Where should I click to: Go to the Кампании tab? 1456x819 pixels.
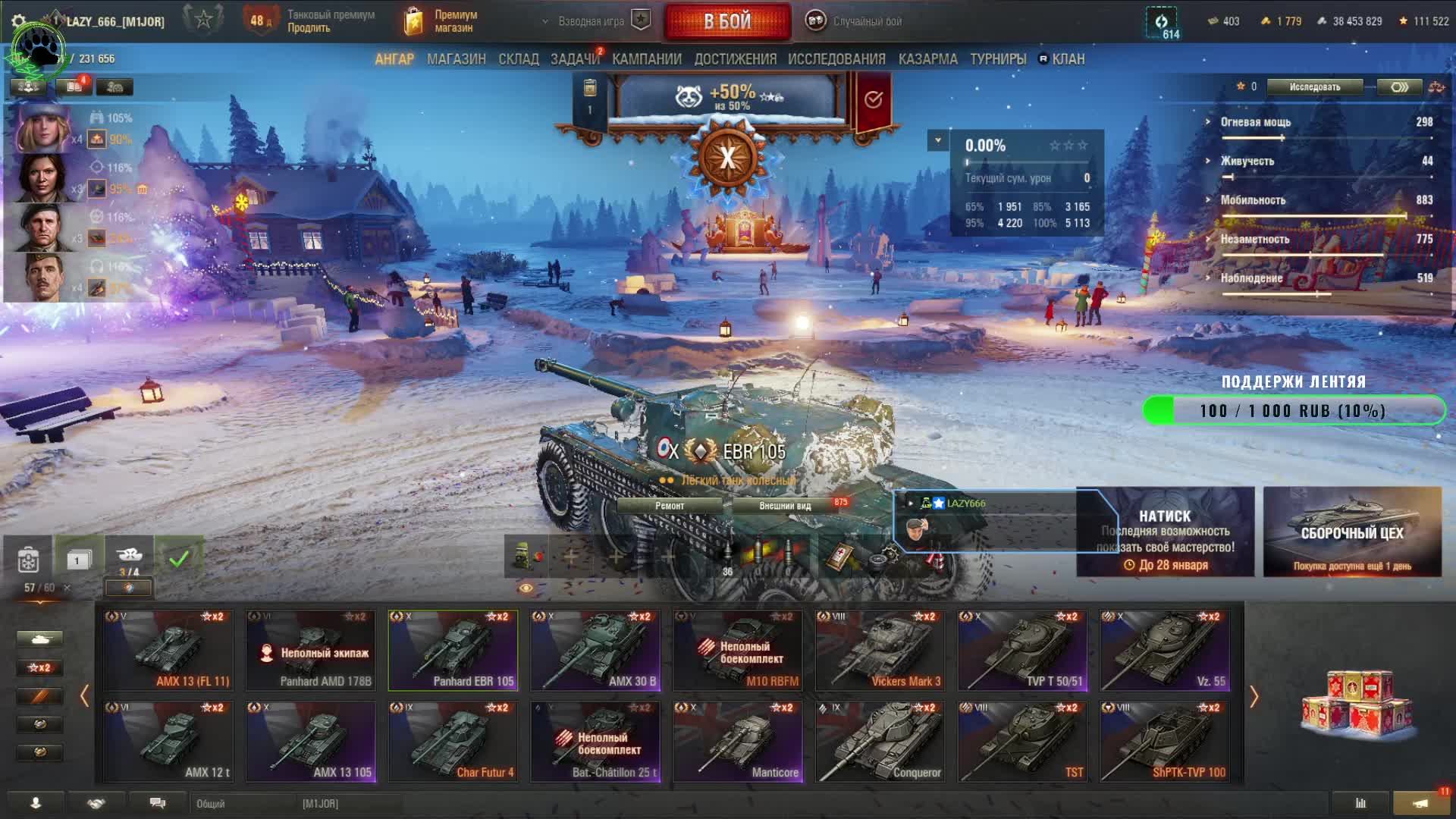(x=647, y=59)
